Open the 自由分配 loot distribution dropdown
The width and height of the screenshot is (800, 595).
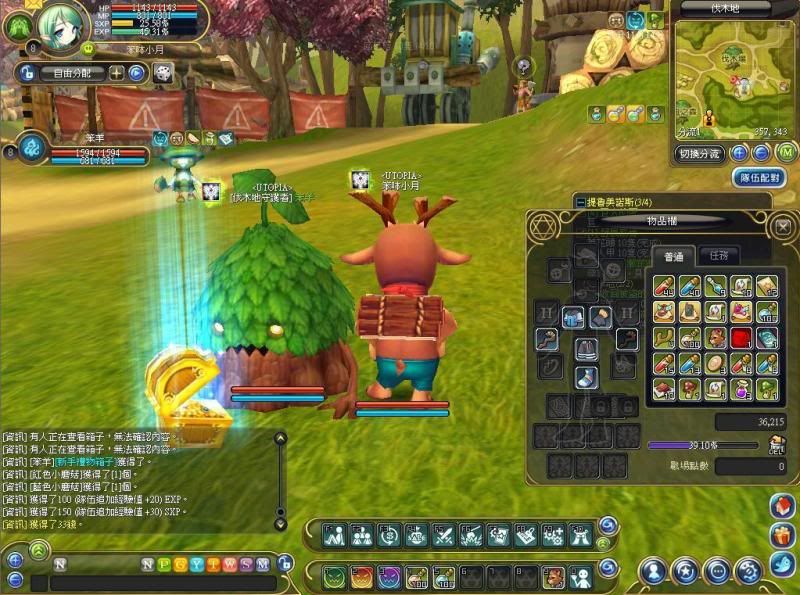[72, 73]
